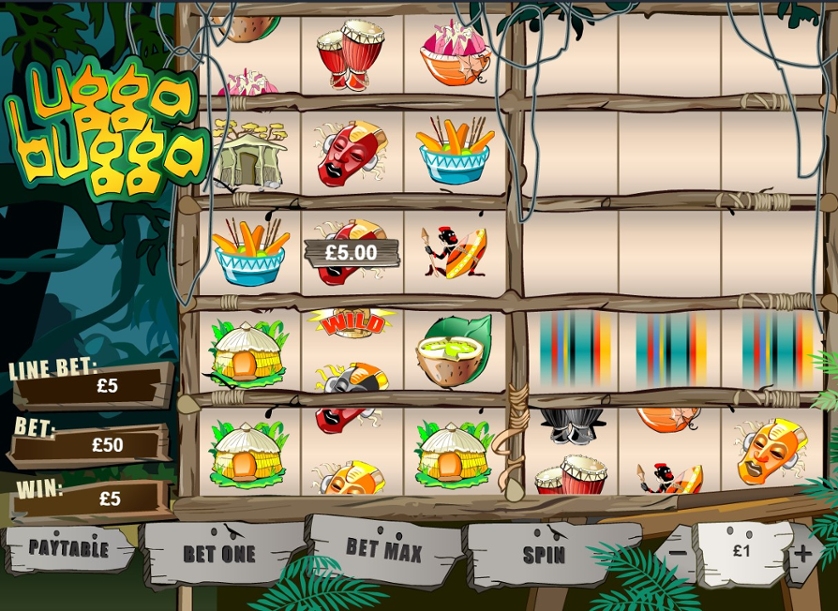
Task: Spin the reels
Action: point(543,553)
